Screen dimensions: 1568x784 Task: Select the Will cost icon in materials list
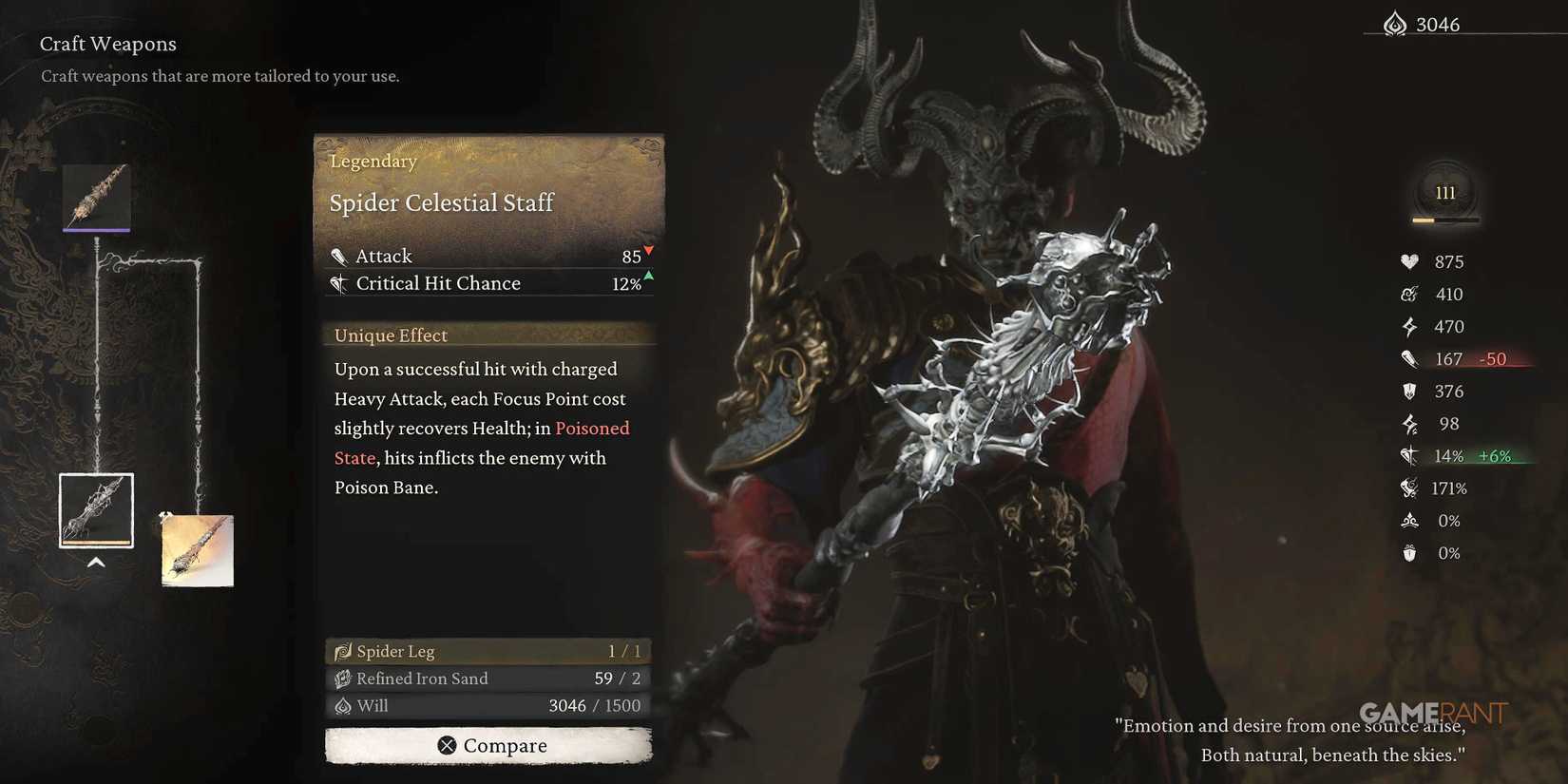pos(342,706)
